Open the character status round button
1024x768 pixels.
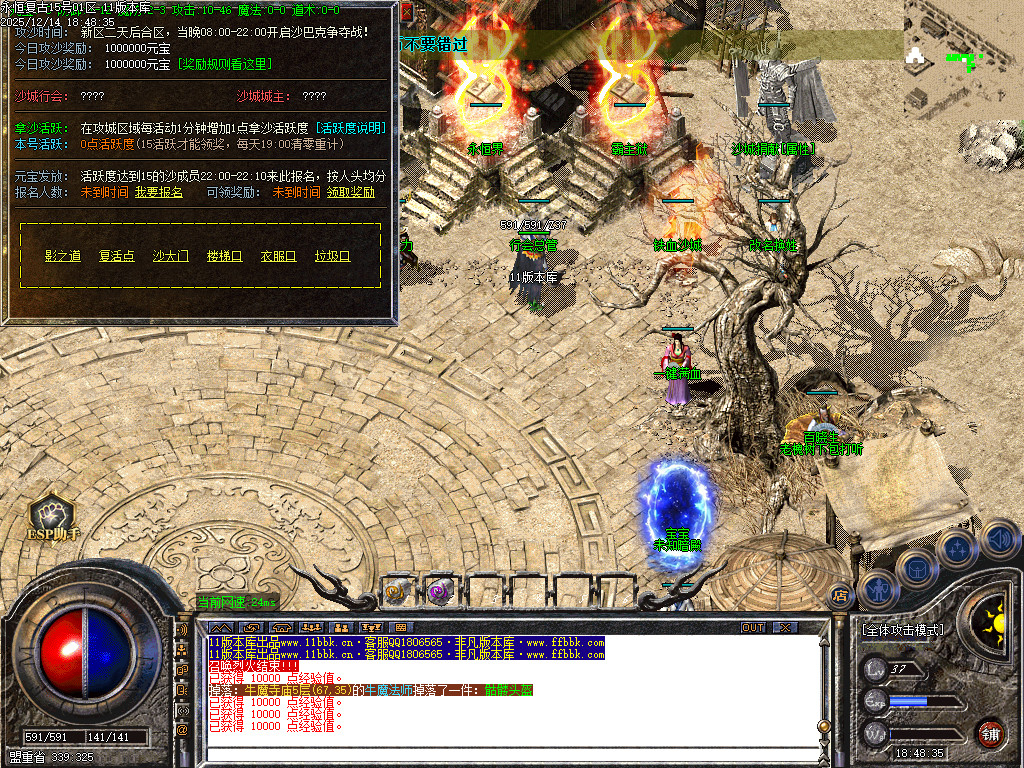(x=877, y=588)
